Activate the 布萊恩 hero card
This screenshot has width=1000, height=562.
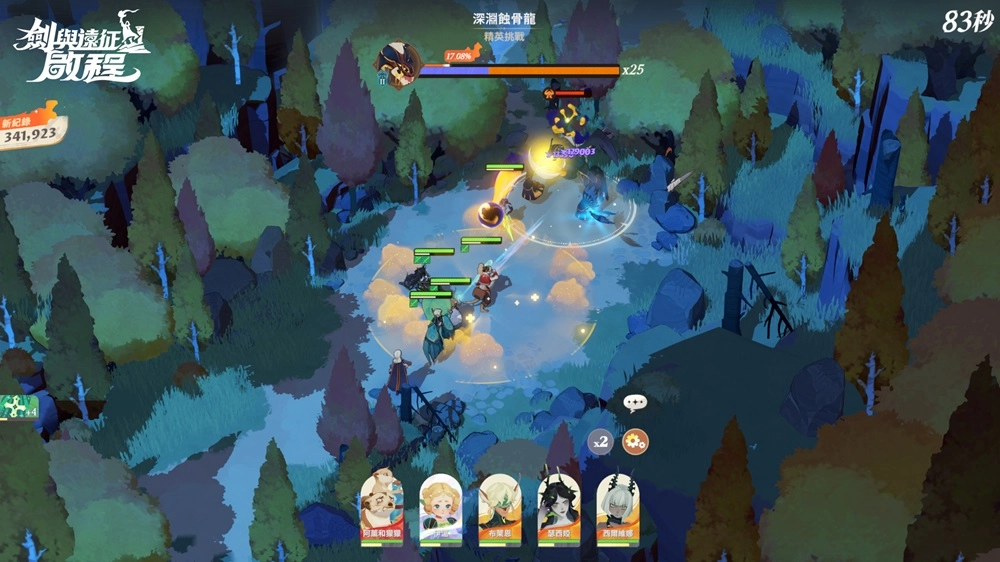[500, 506]
